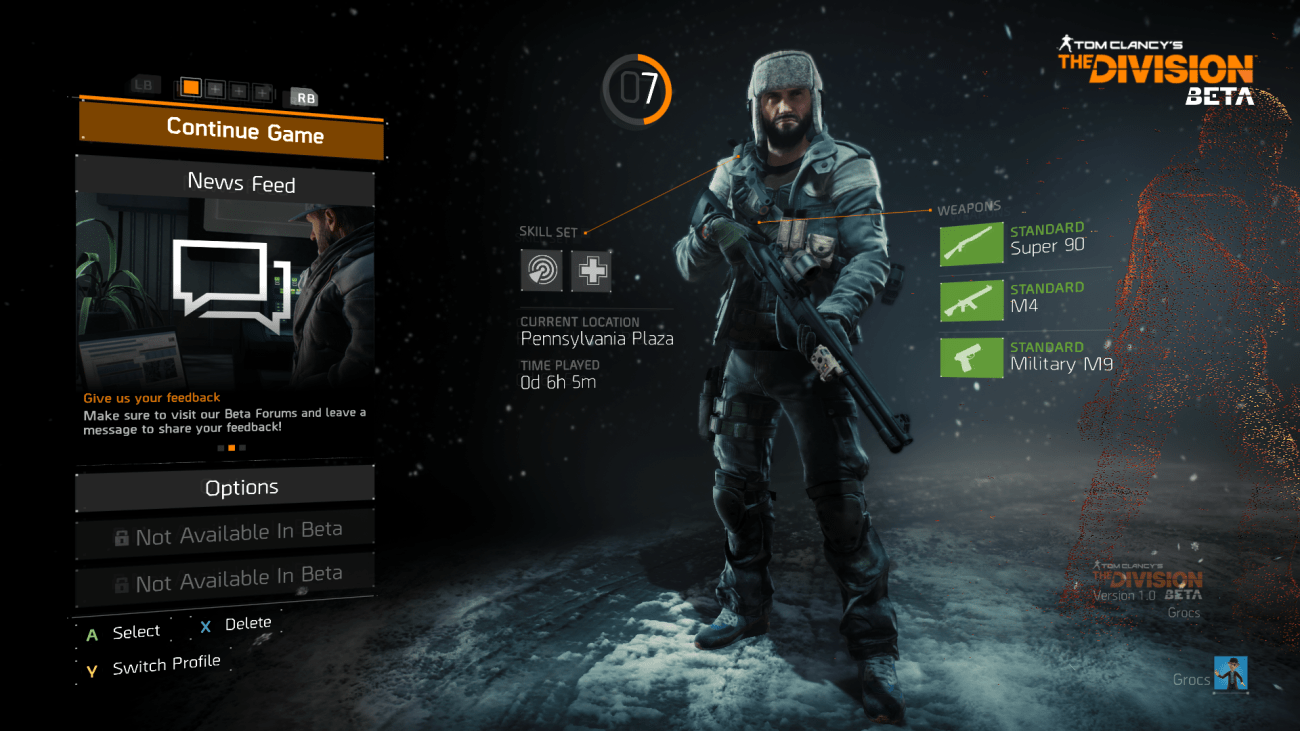Click the Grocs profile avatar icon
The width and height of the screenshot is (1300, 731).
[1231, 673]
